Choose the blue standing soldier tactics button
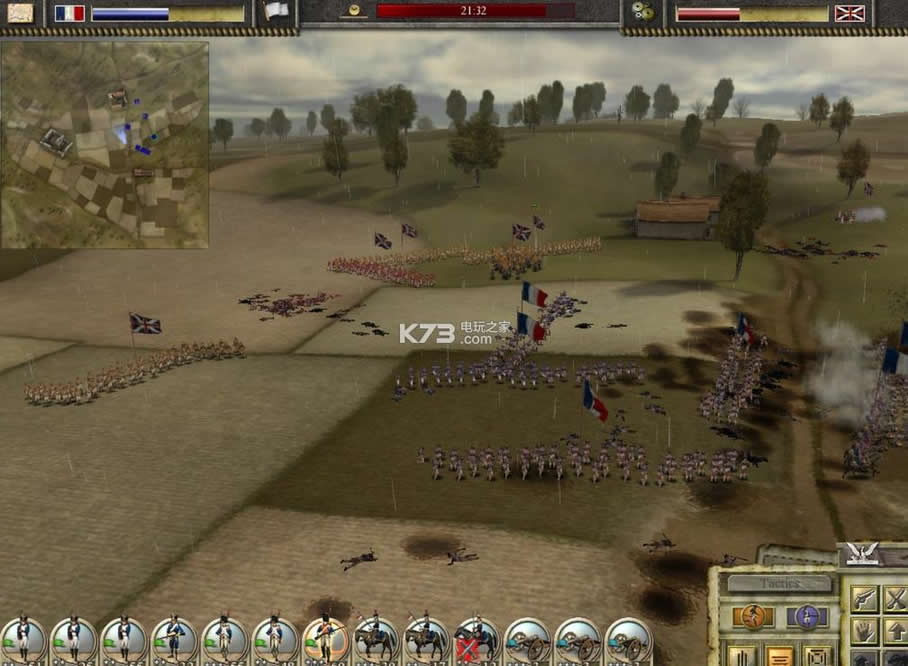 point(807,617)
